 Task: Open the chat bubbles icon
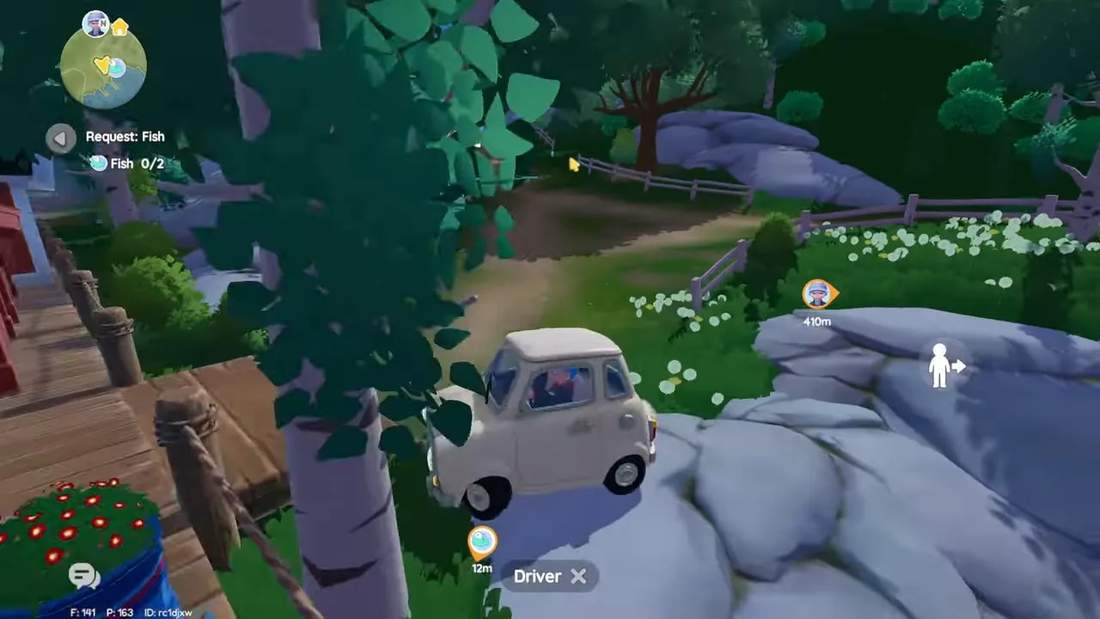click(84, 575)
